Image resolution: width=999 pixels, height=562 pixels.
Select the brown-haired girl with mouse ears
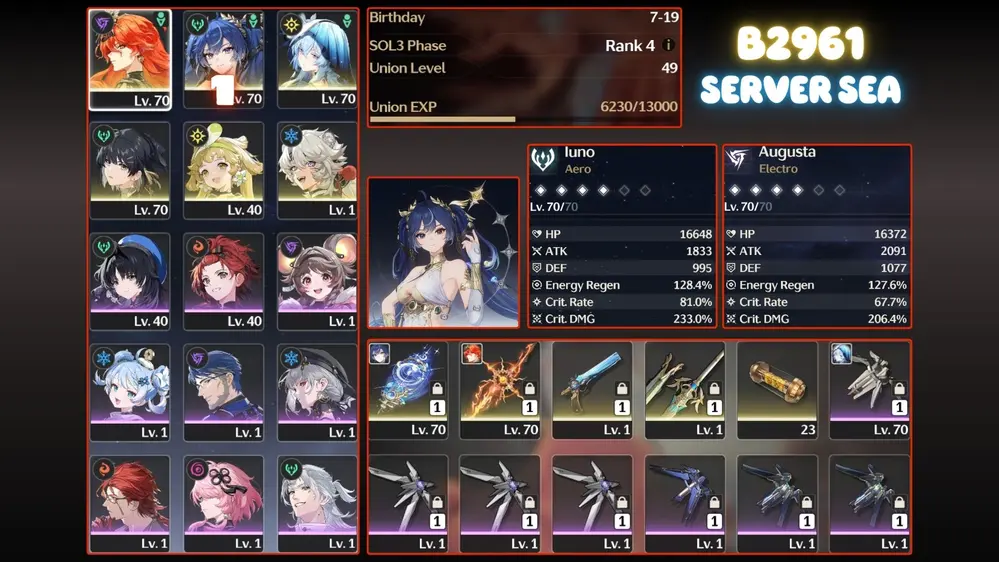316,281
